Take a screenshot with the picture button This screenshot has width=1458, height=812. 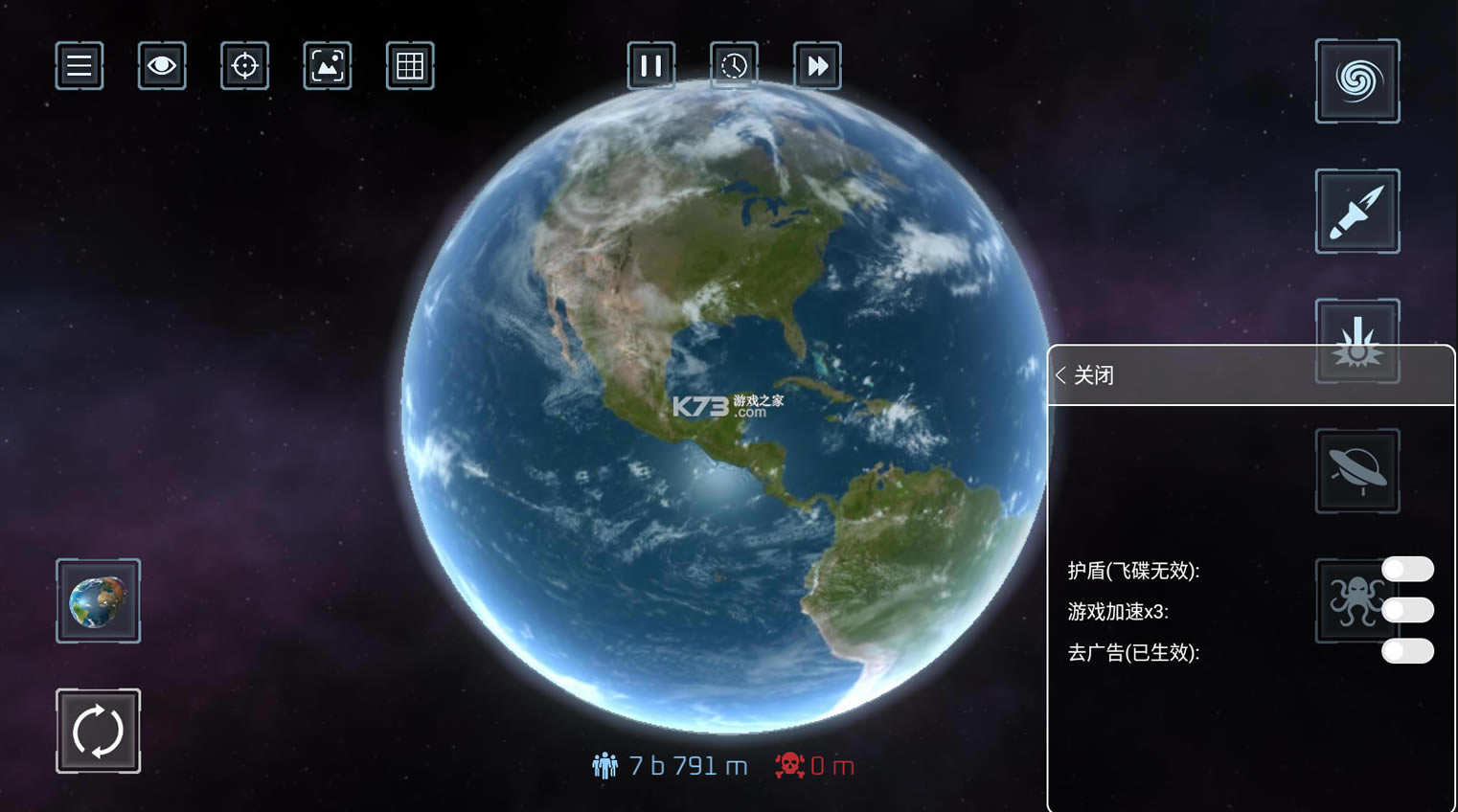coord(328,66)
